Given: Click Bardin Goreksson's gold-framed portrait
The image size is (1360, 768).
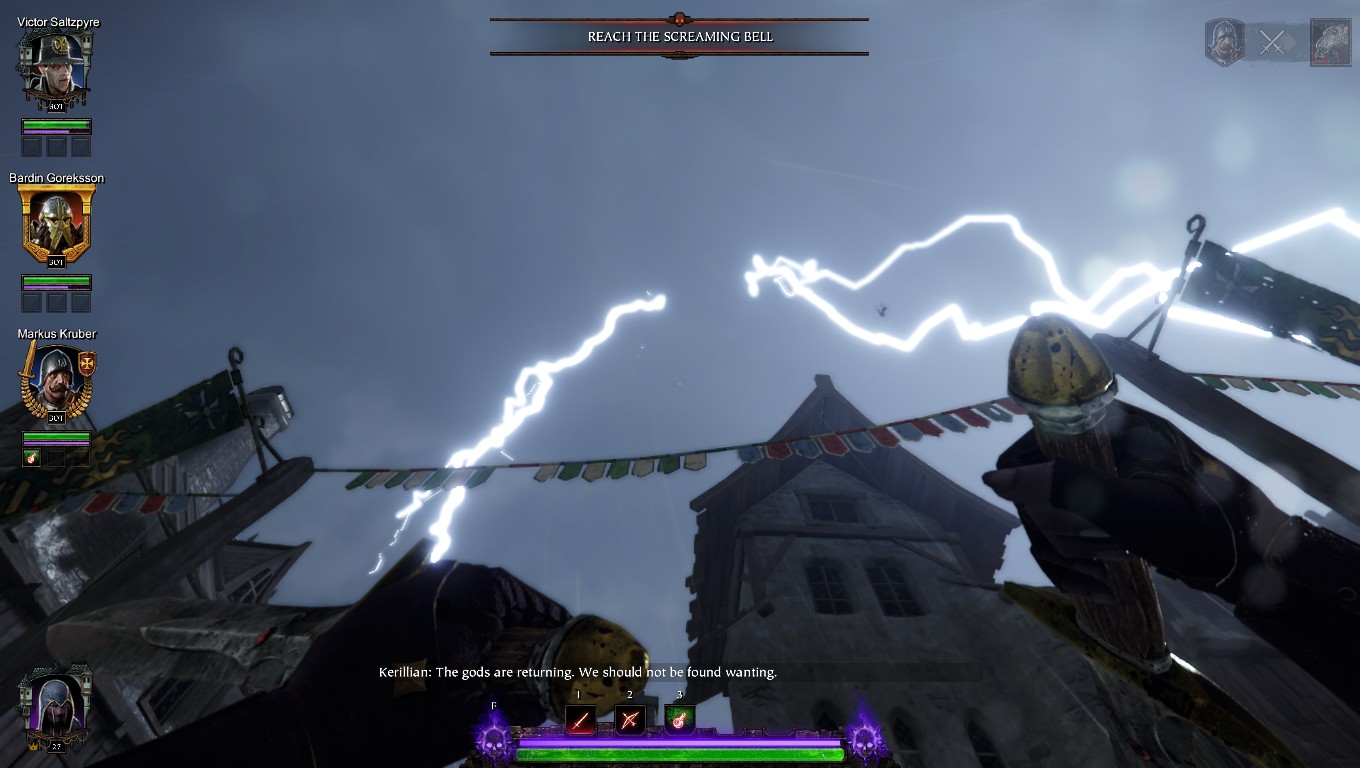Looking at the screenshot, I should pos(56,224).
